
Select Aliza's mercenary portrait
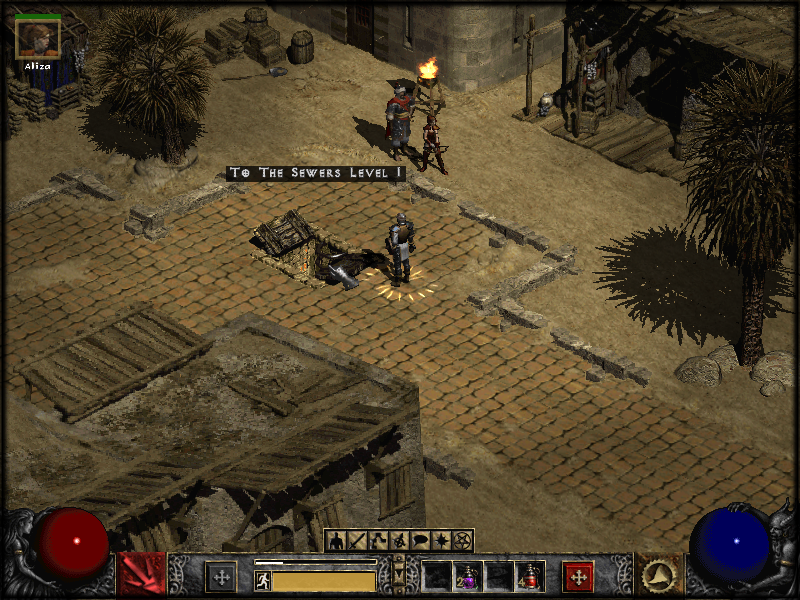(39, 38)
